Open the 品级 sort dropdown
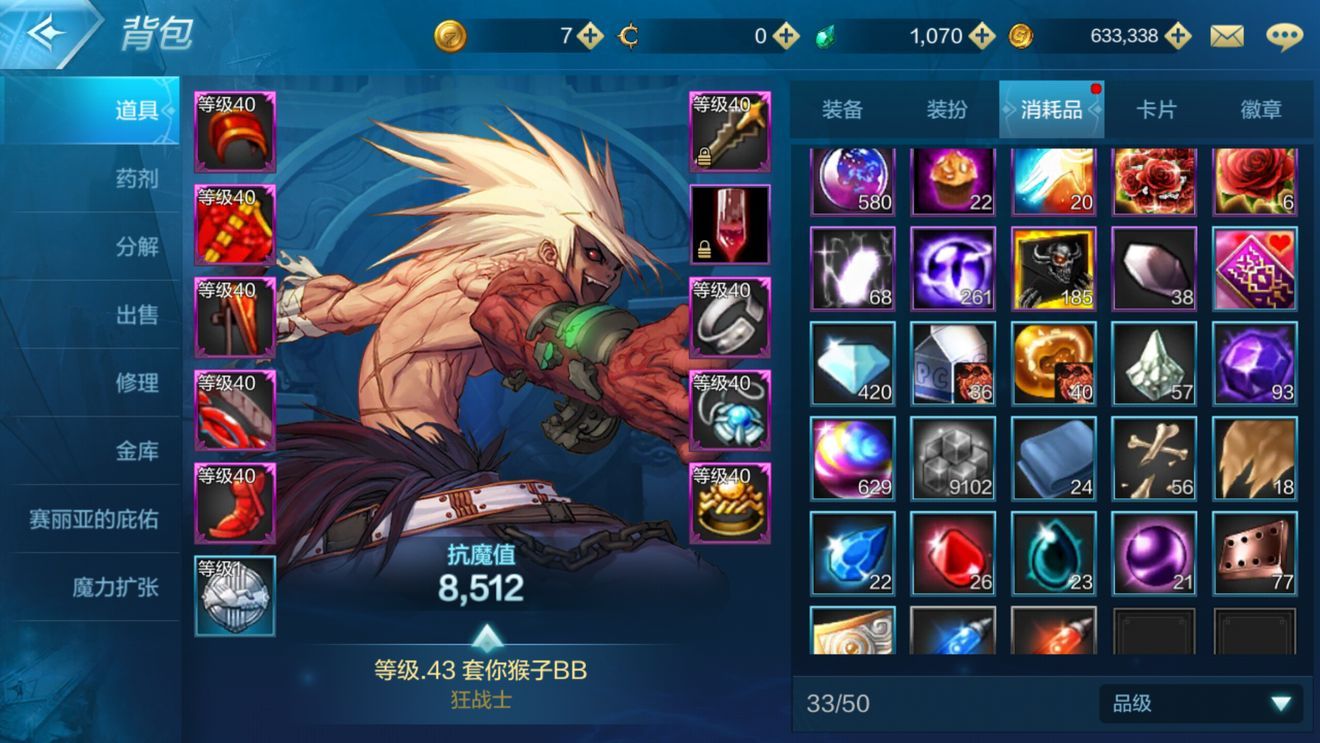This screenshot has height=743, width=1320. pos(1200,704)
